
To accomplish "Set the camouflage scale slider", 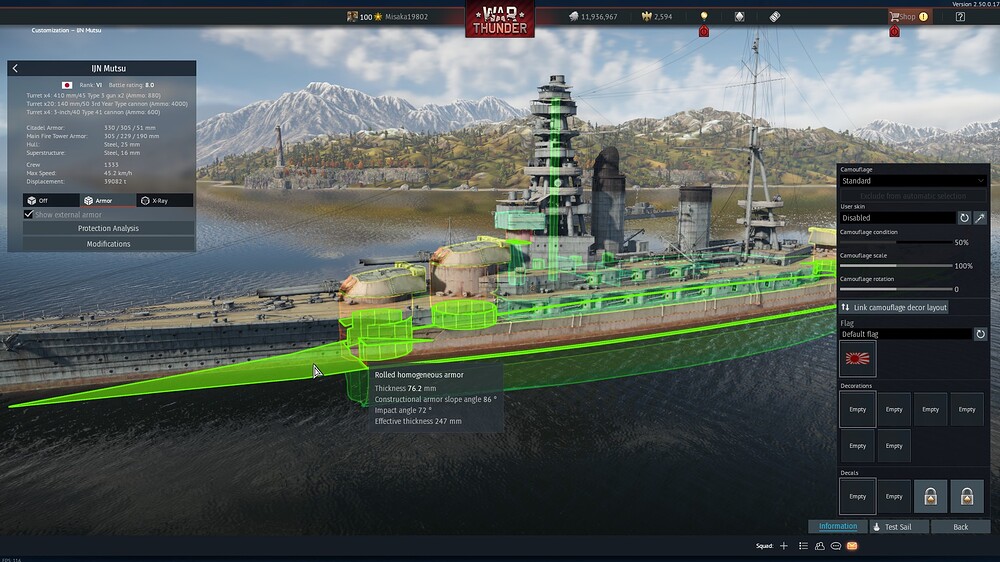I will [x=895, y=266].
